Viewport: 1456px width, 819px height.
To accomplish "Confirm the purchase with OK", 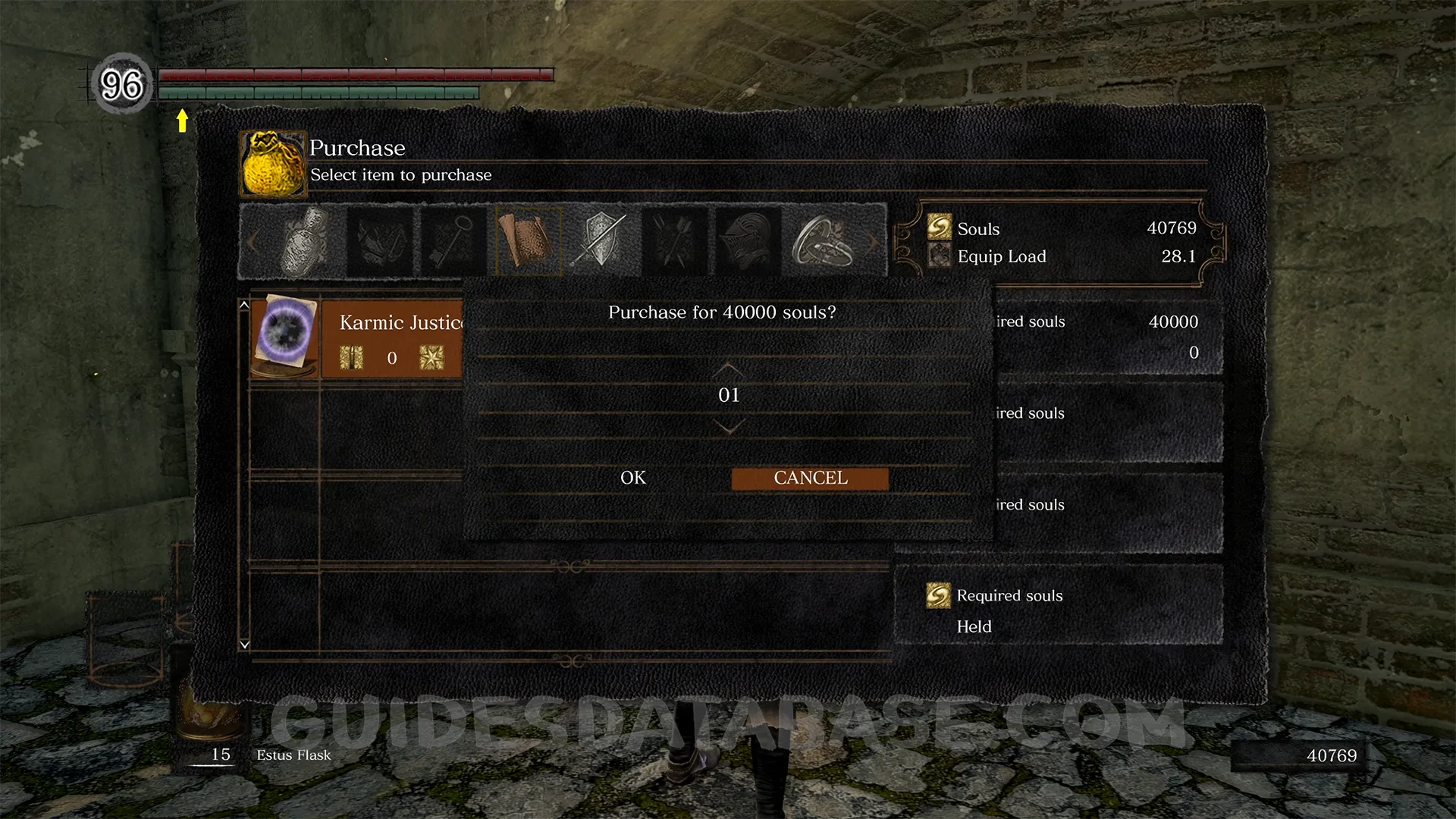I will pos(633,478).
